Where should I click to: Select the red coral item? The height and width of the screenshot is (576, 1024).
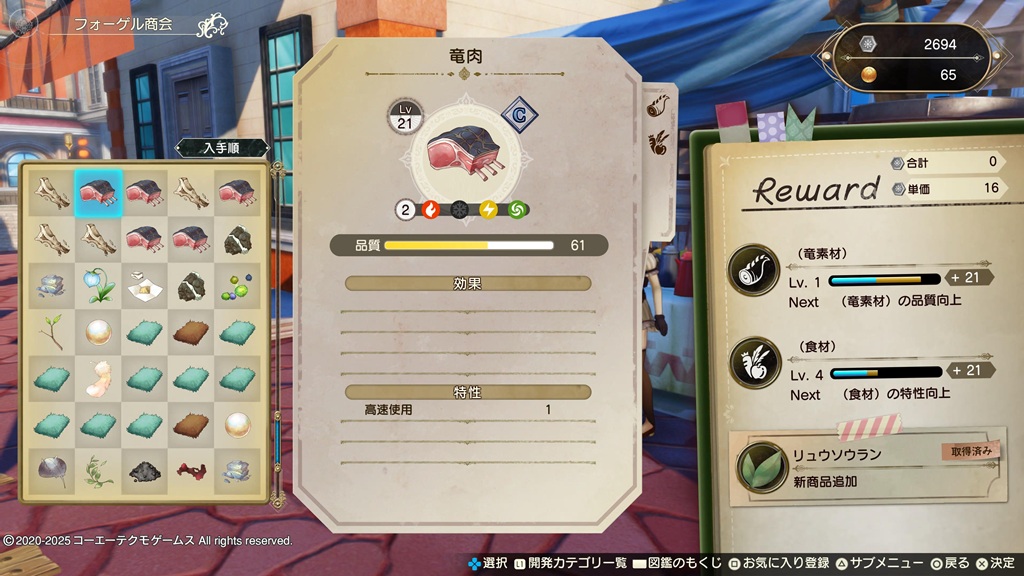pos(190,468)
